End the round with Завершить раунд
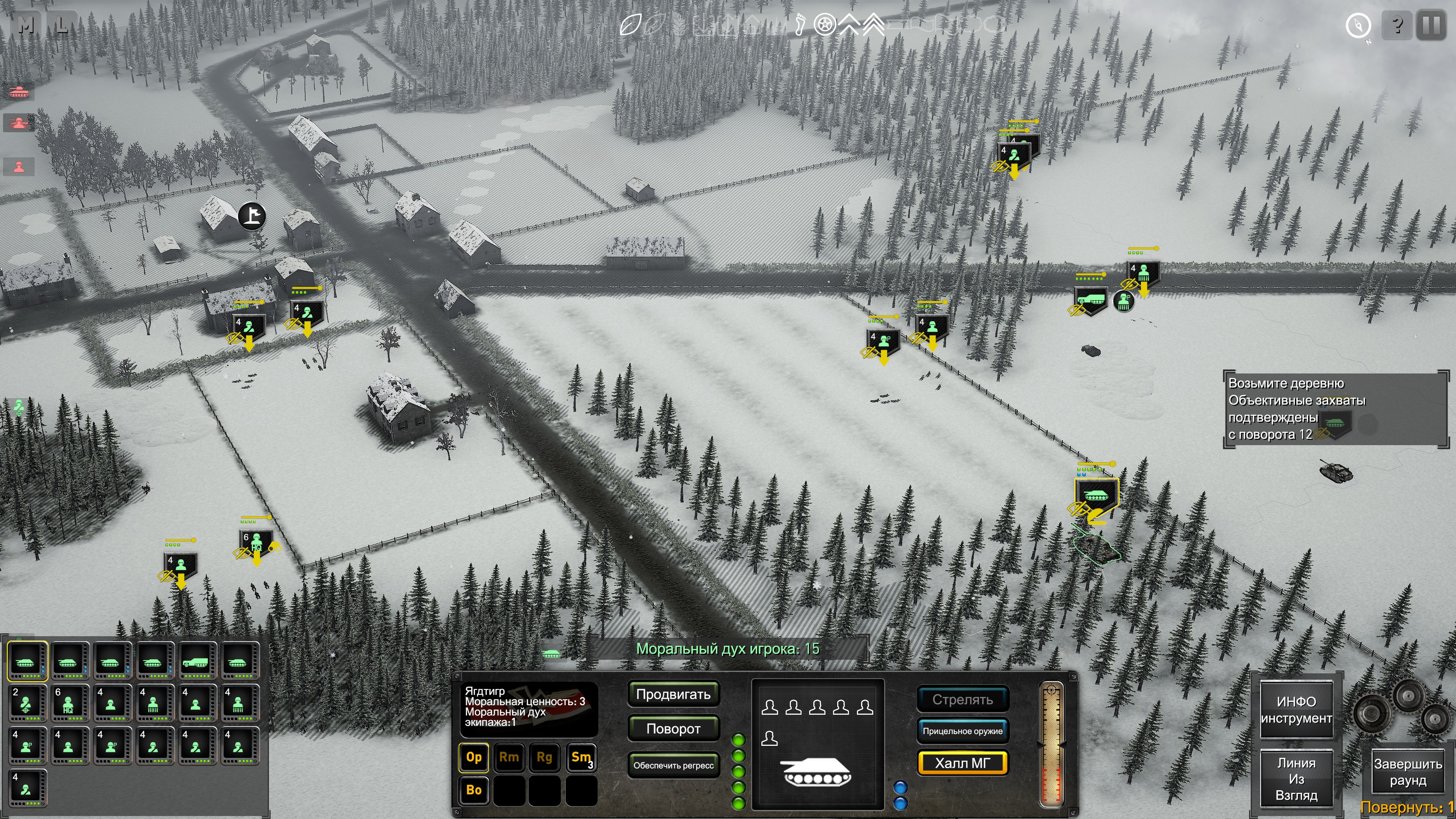Screen dimensions: 1456x819 1407,772
